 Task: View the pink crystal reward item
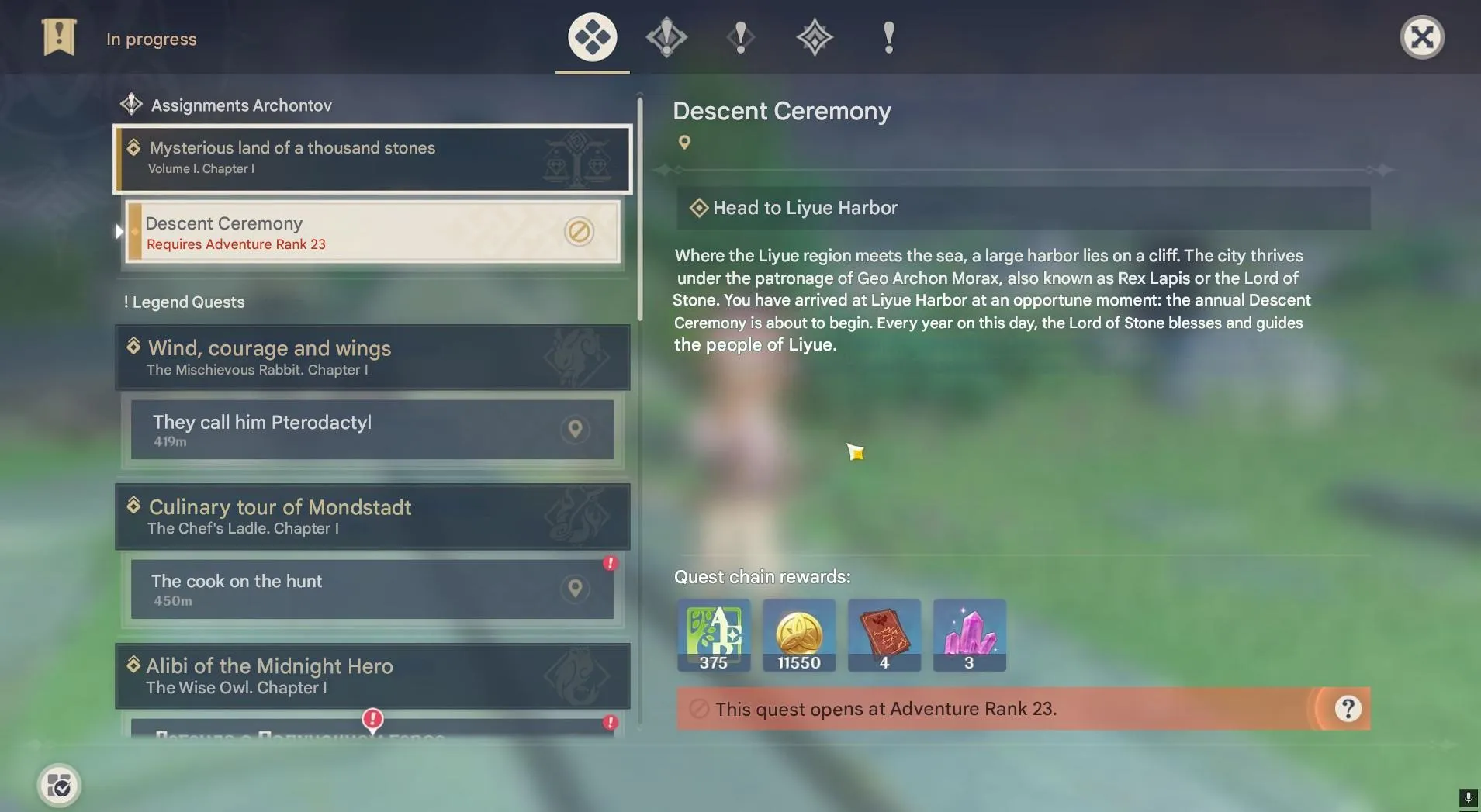(x=969, y=634)
